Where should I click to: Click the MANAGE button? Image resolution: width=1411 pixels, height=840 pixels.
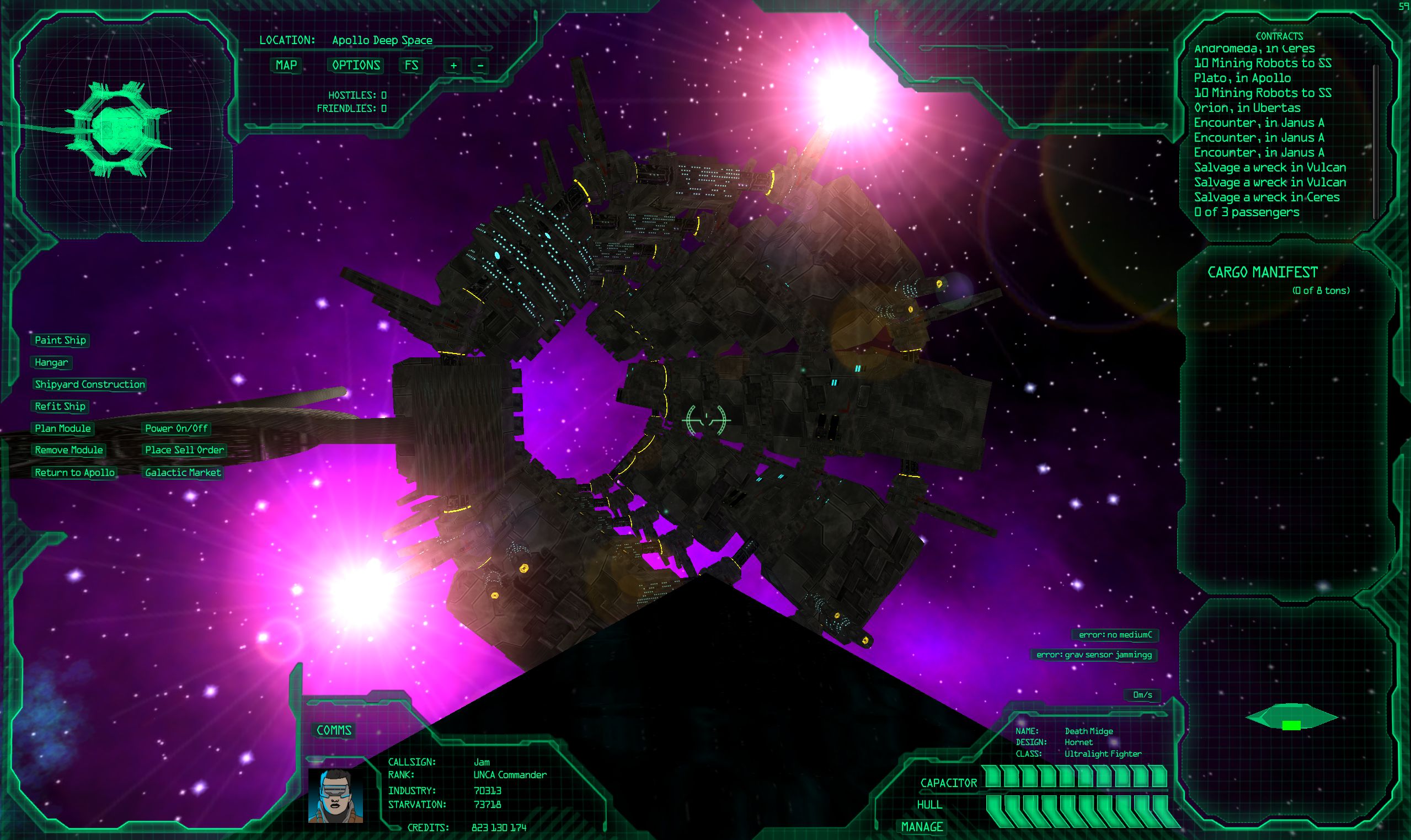[x=922, y=826]
